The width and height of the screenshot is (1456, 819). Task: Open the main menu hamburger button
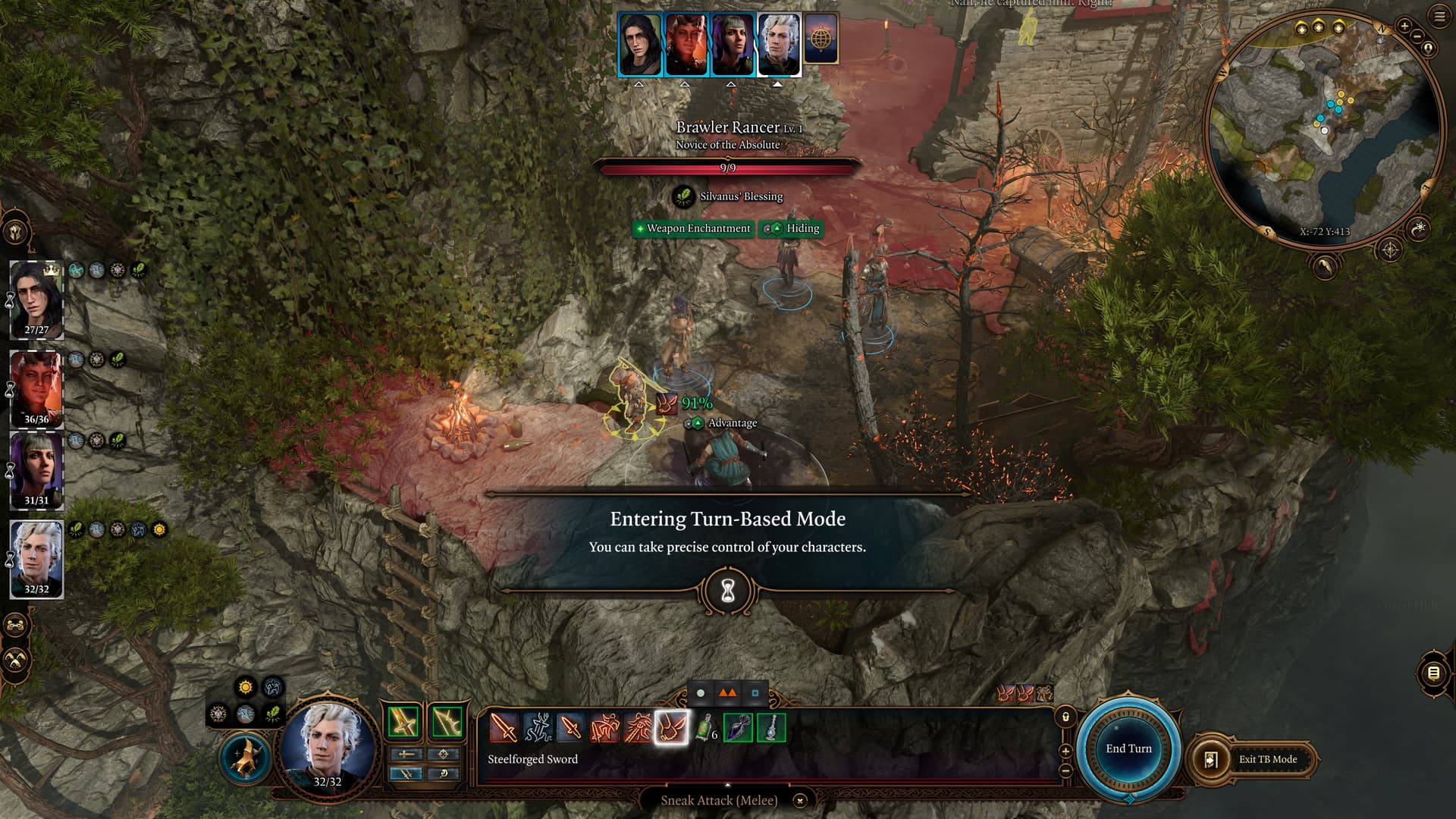[1439, 17]
